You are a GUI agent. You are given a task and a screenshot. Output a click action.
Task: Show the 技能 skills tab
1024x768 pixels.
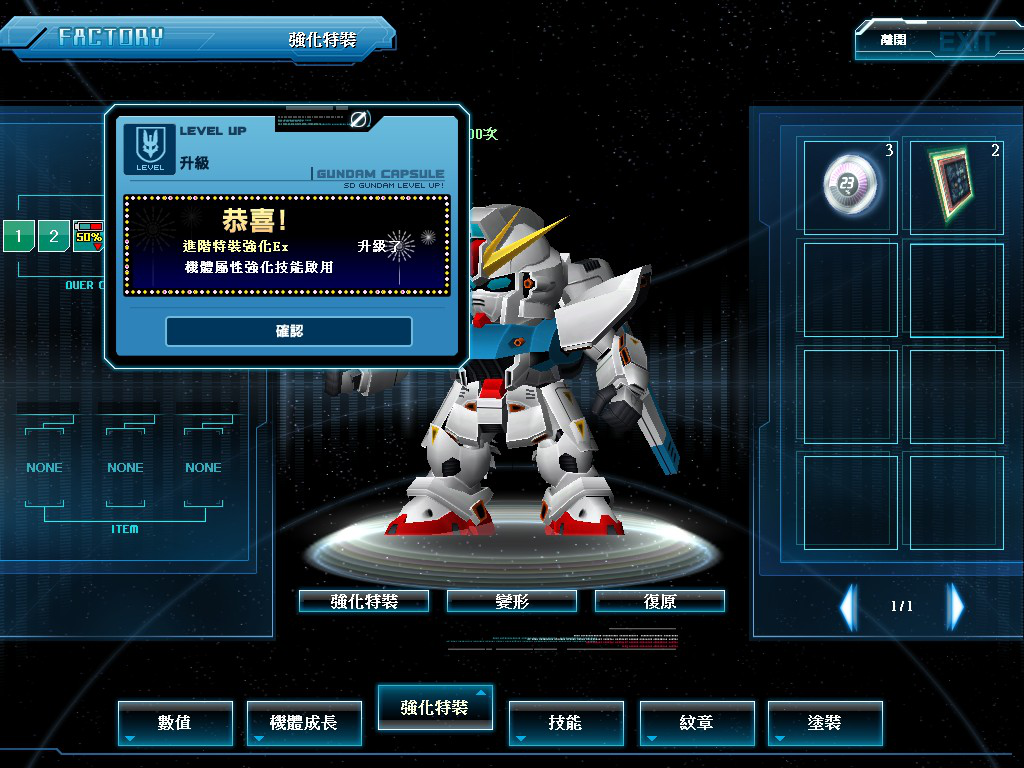point(565,722)
